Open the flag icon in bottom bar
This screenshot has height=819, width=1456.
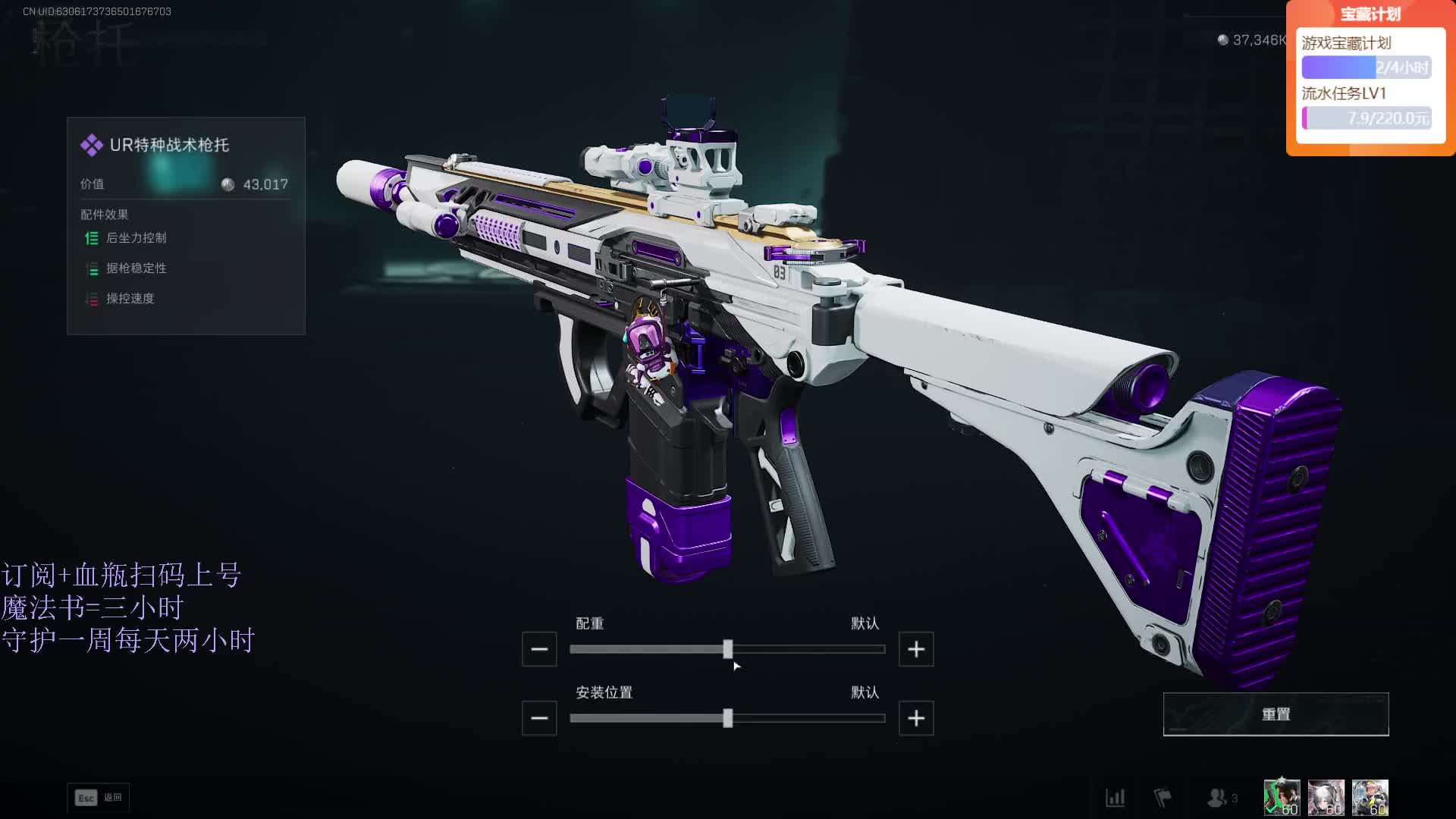point(1163,798)
